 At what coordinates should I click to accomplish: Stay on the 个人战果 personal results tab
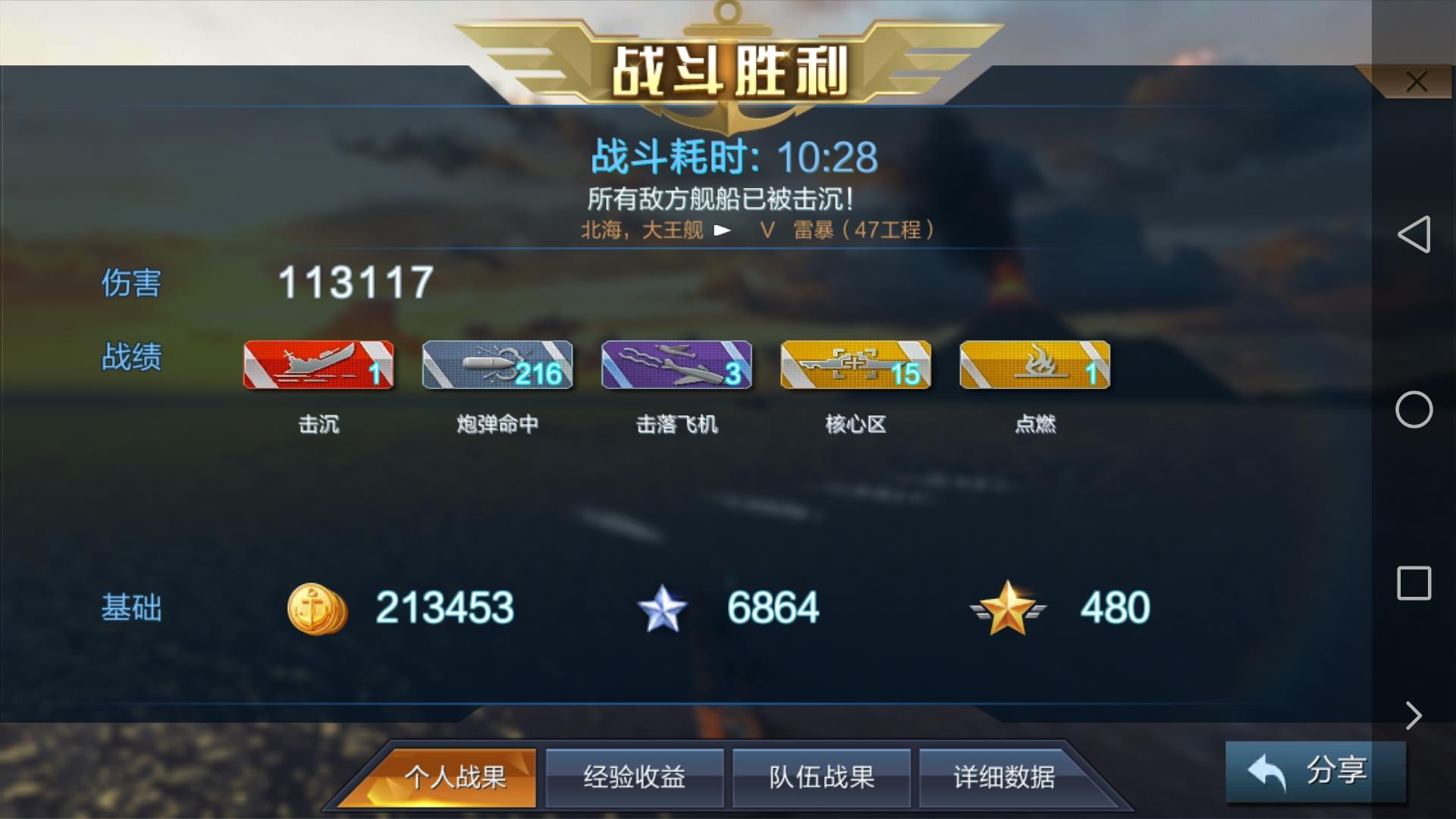[x=447, y=777]
